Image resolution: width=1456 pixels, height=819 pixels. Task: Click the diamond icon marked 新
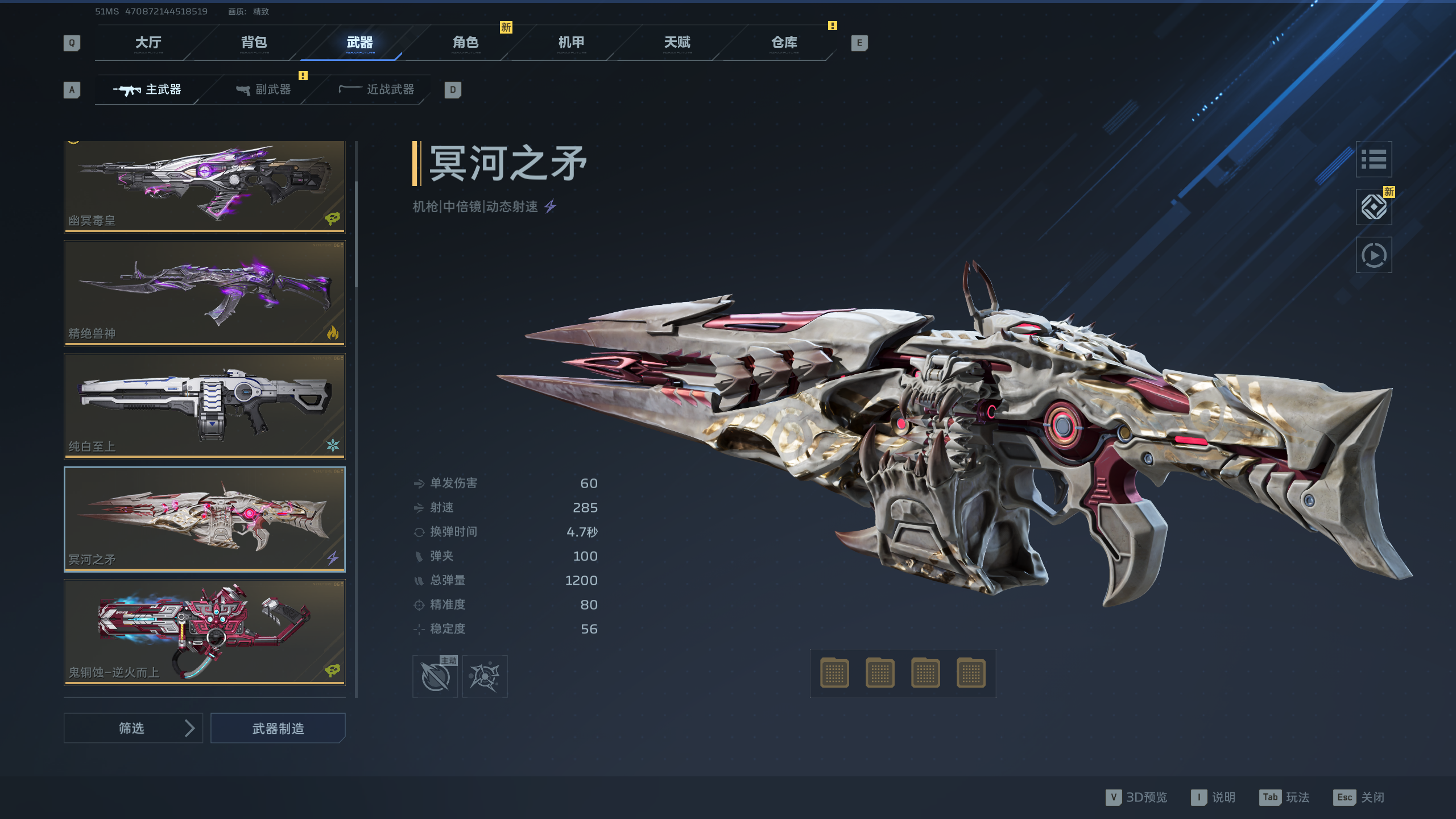[x=1374, y=207]
